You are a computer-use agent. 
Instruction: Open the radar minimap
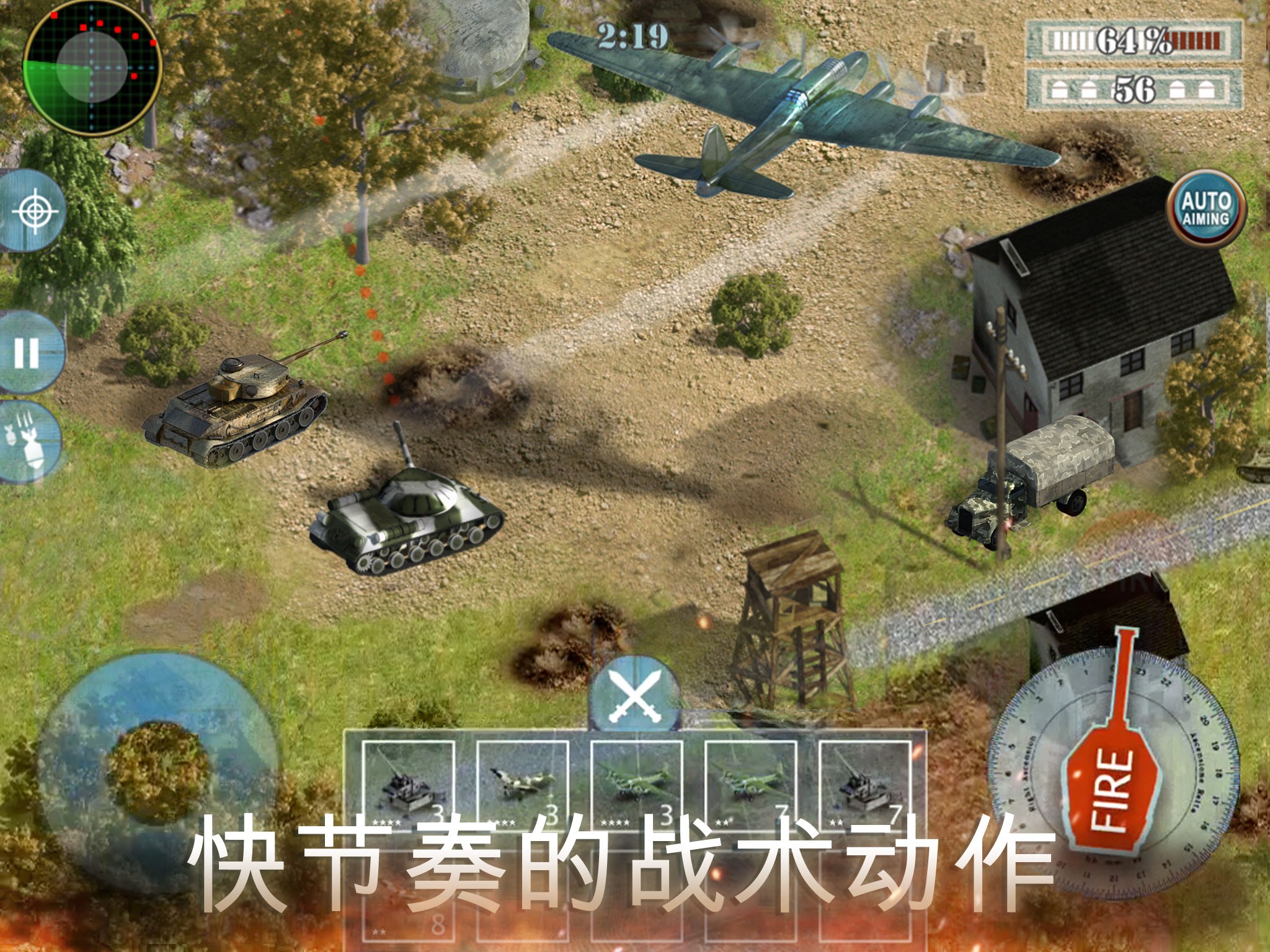tap(92, 67)
